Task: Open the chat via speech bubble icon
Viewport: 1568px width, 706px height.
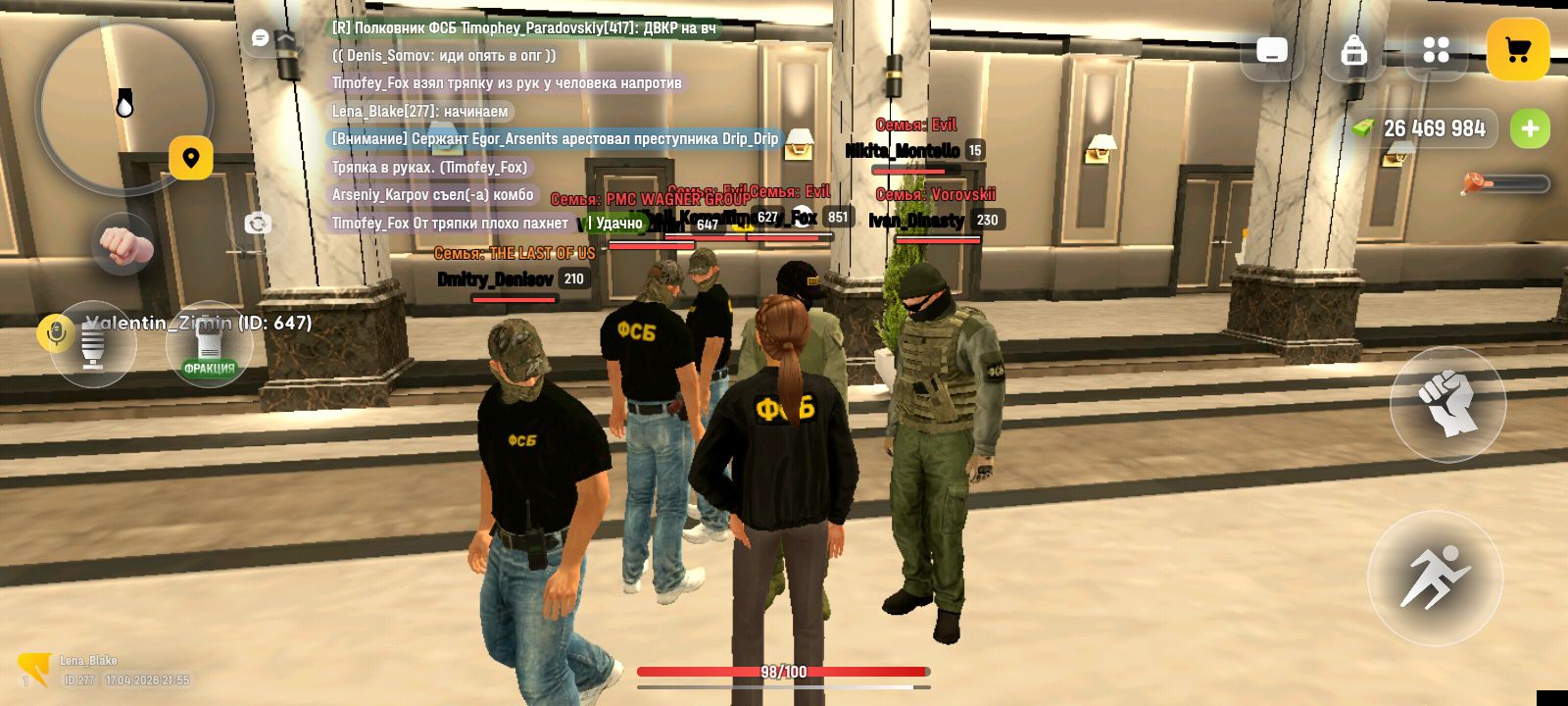Action: (261, 38)
